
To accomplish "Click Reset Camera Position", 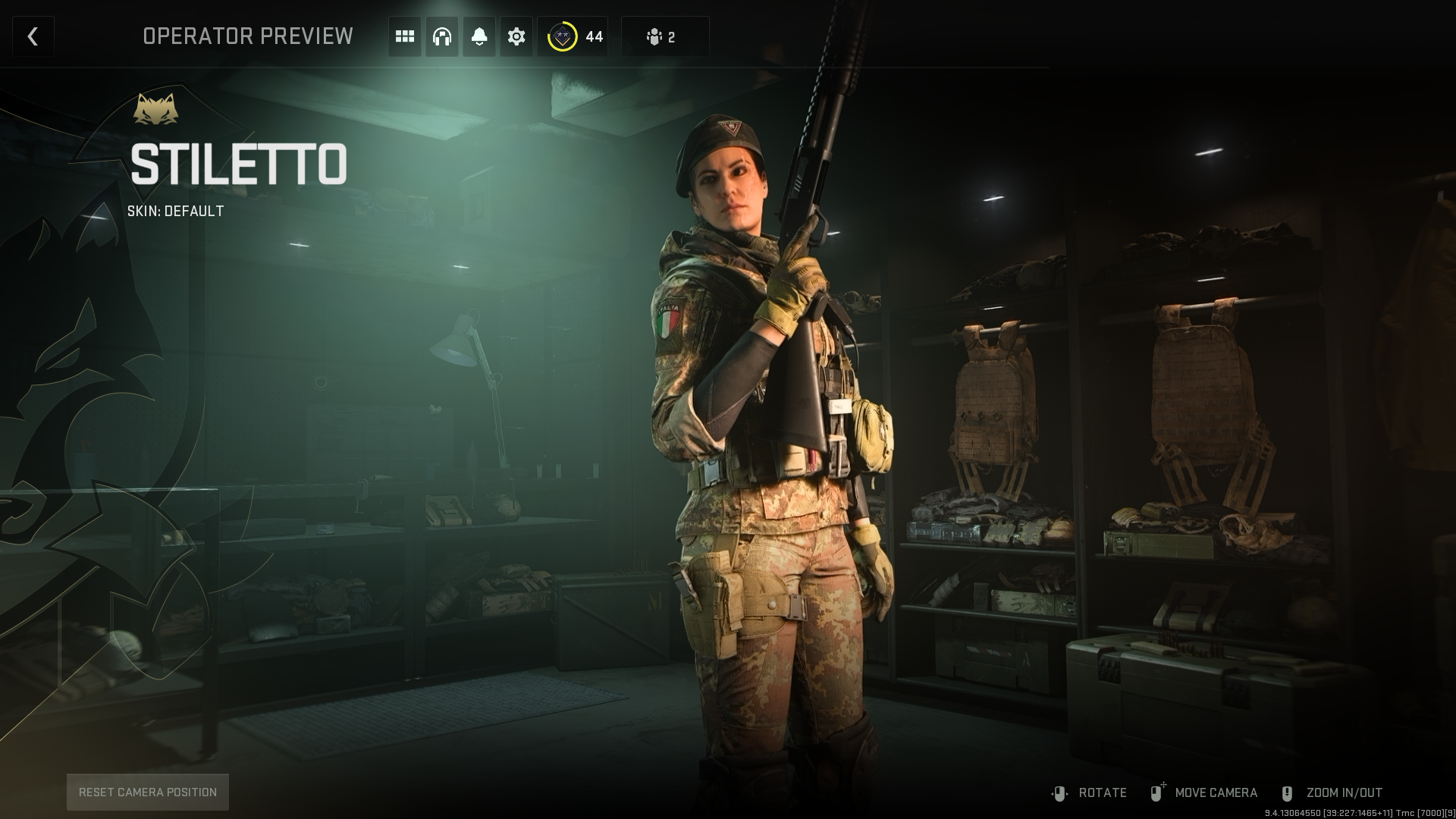I will click(148, 792).
